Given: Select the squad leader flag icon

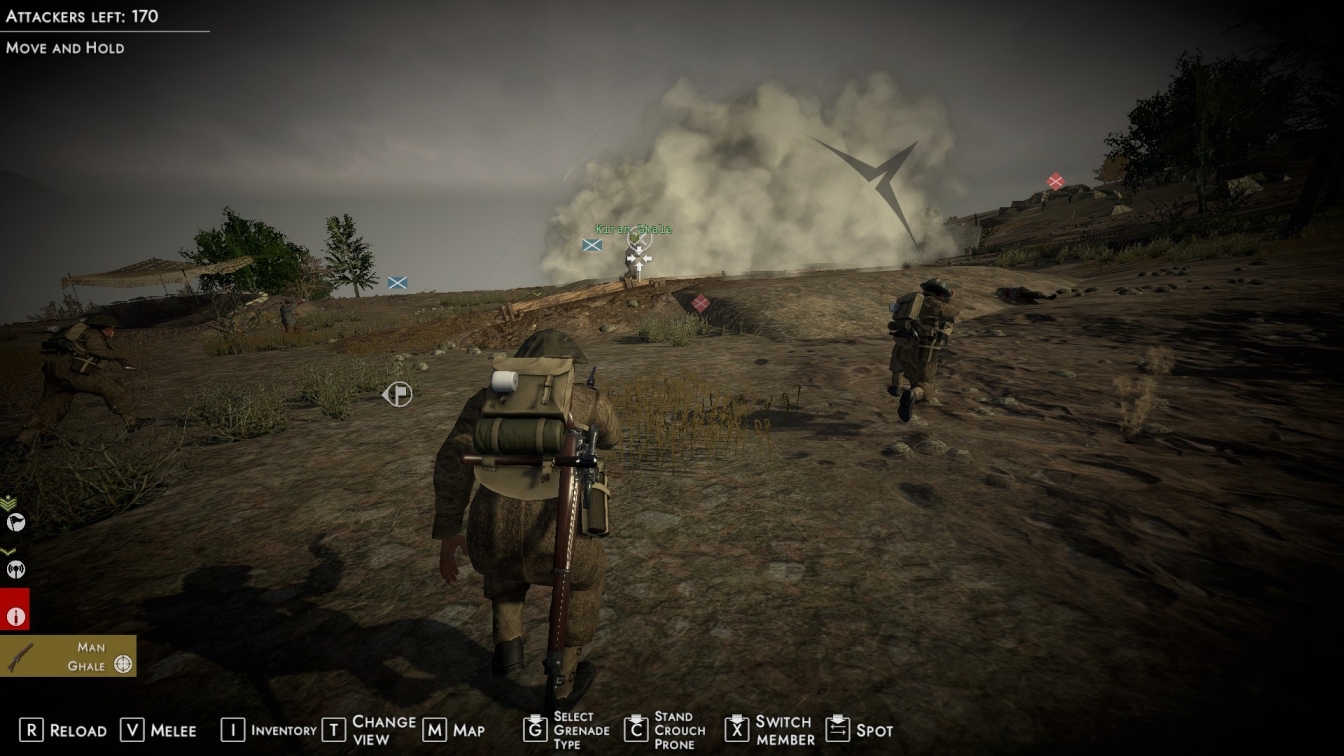Looking at the screenshot, I should (x=15, y=522).
